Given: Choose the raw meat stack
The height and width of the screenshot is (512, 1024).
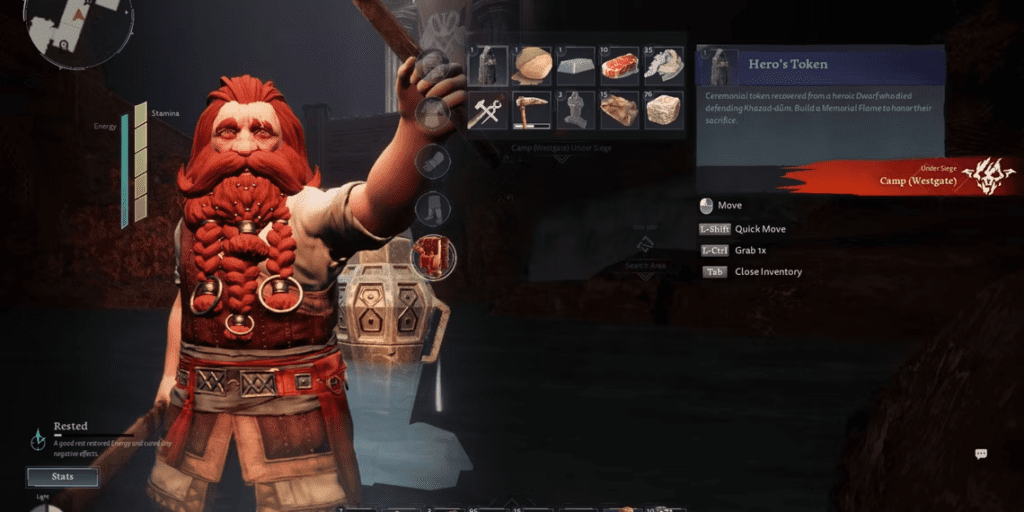Looking at the screenshot, I should coord(619,66).
